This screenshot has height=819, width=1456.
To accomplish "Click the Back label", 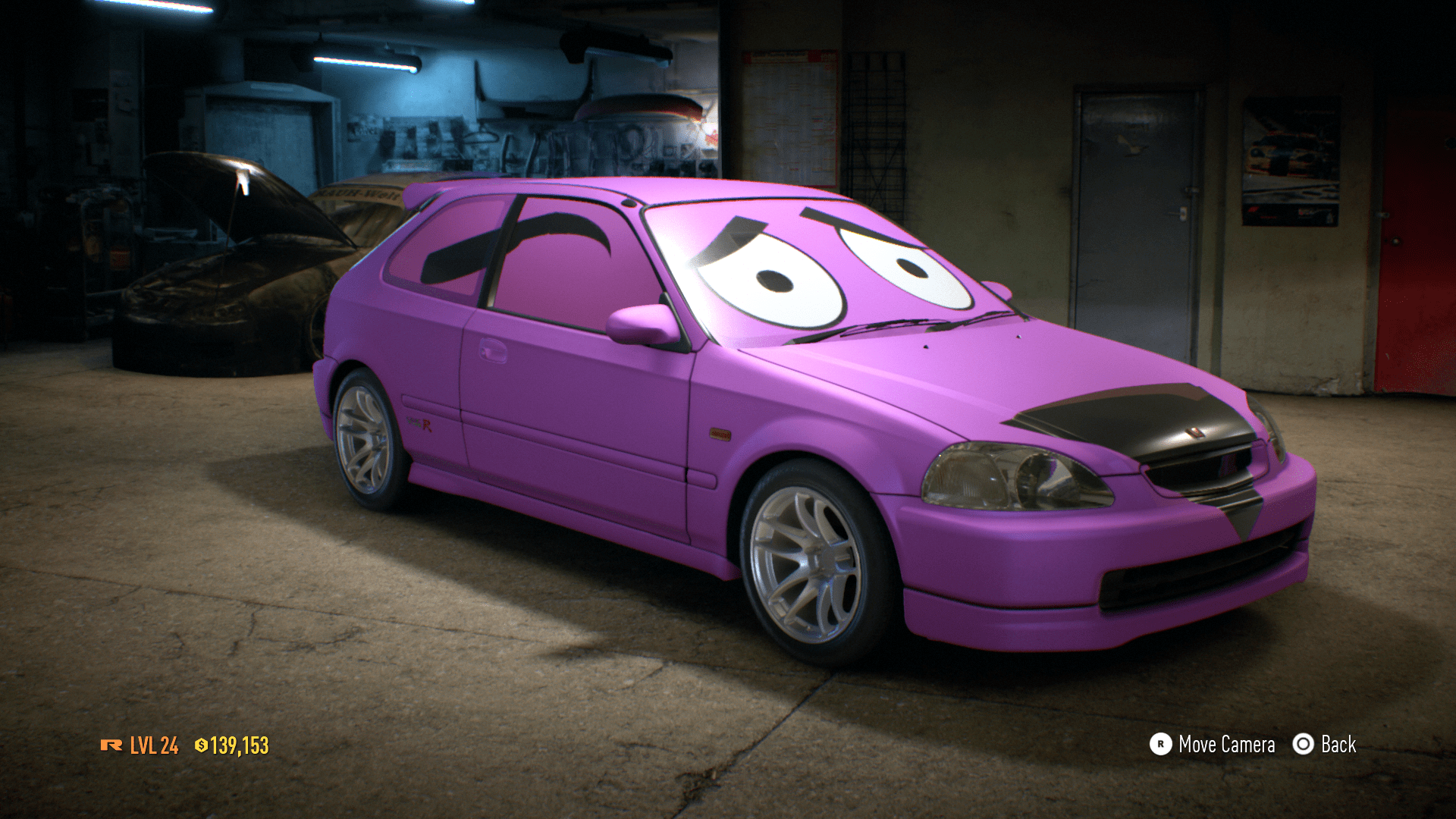I will (x=1341, y=745).
